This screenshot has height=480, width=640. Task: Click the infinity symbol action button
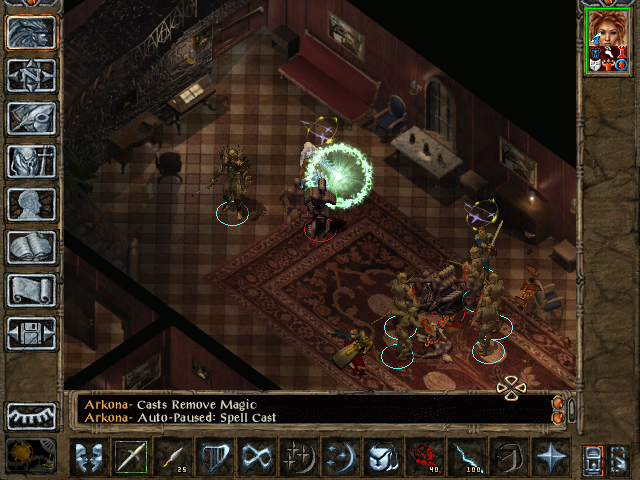pos(257,457)
